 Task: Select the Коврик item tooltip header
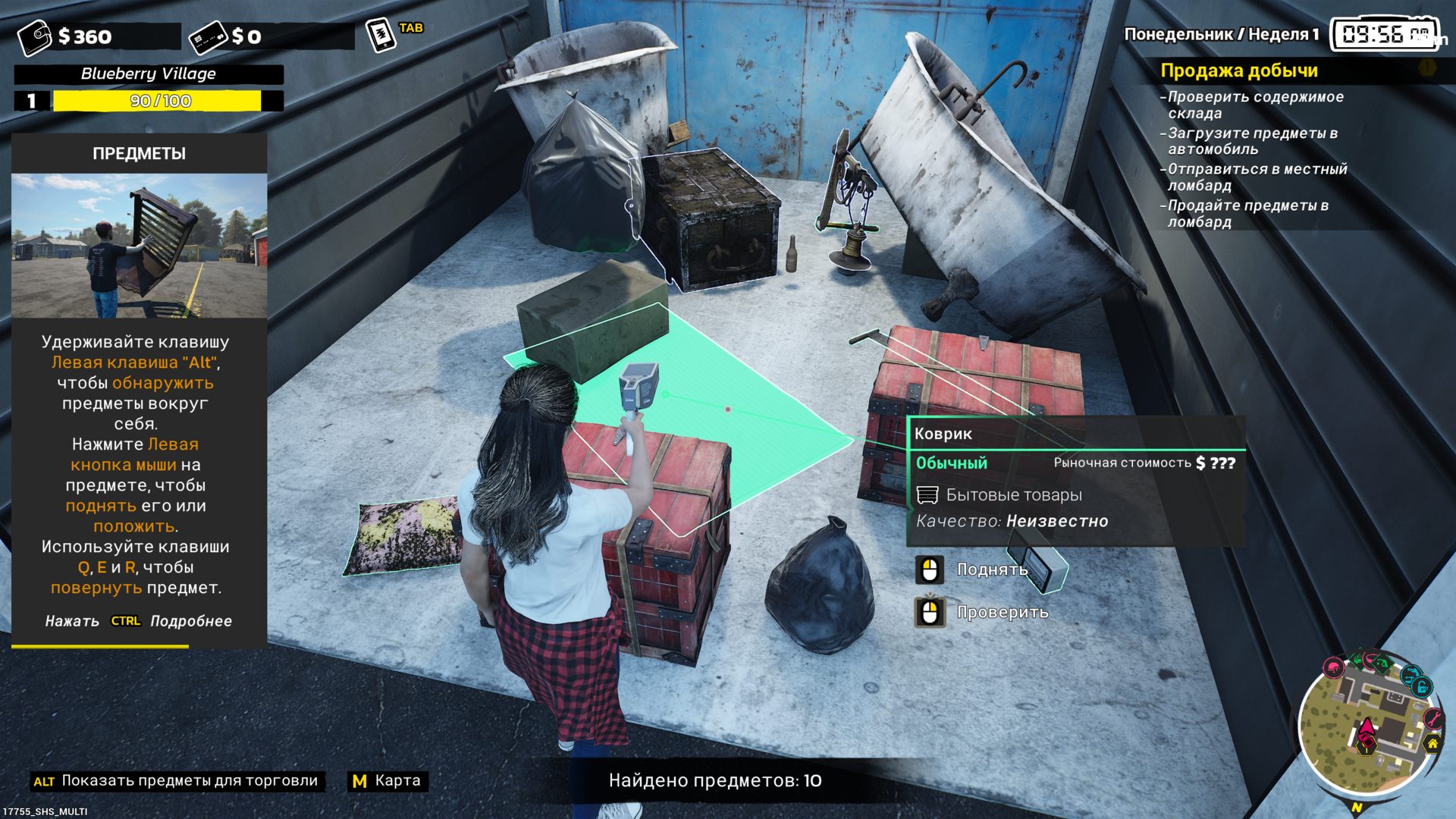[943, 434]
